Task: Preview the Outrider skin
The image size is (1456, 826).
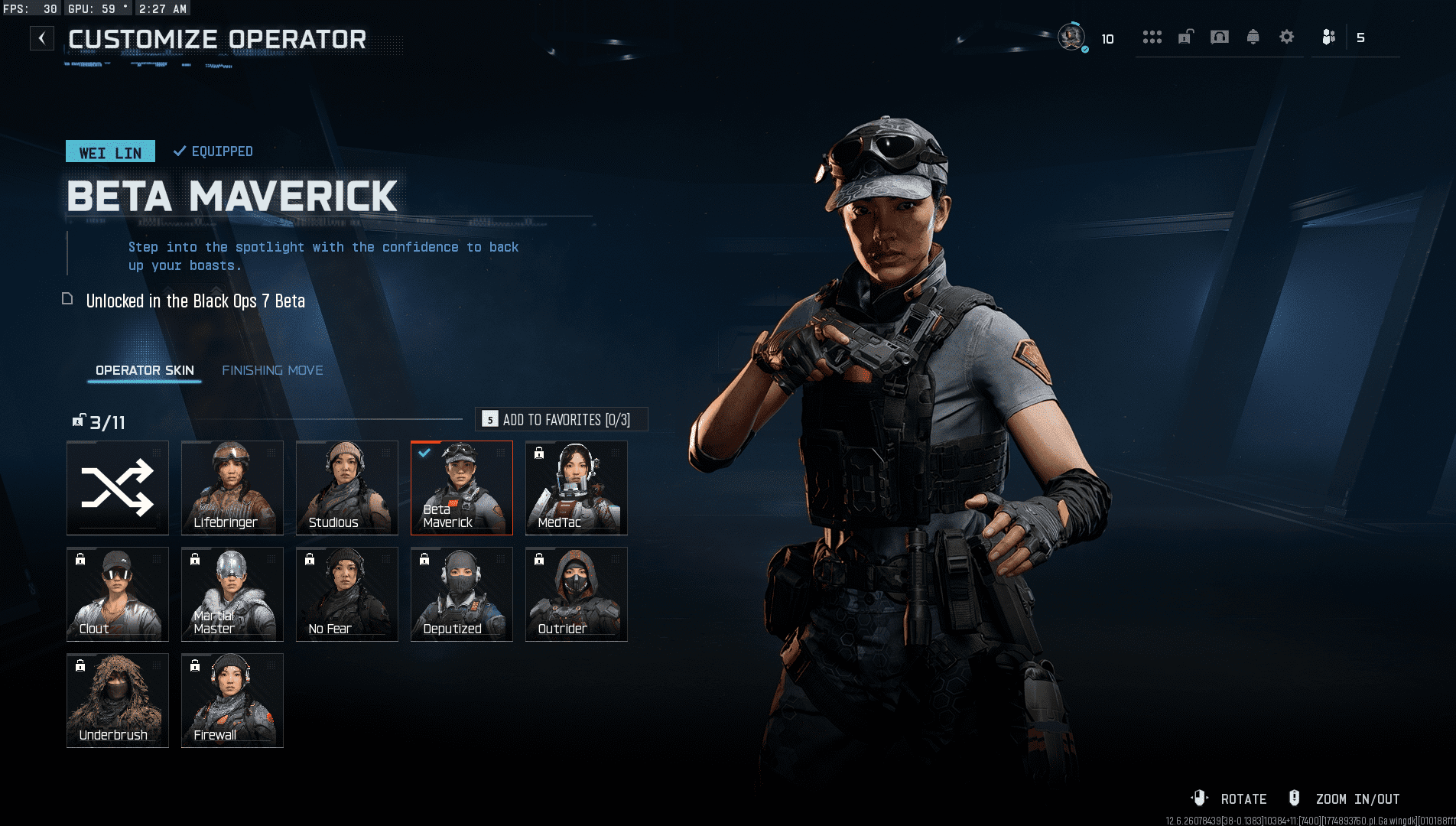Action: 577,594
